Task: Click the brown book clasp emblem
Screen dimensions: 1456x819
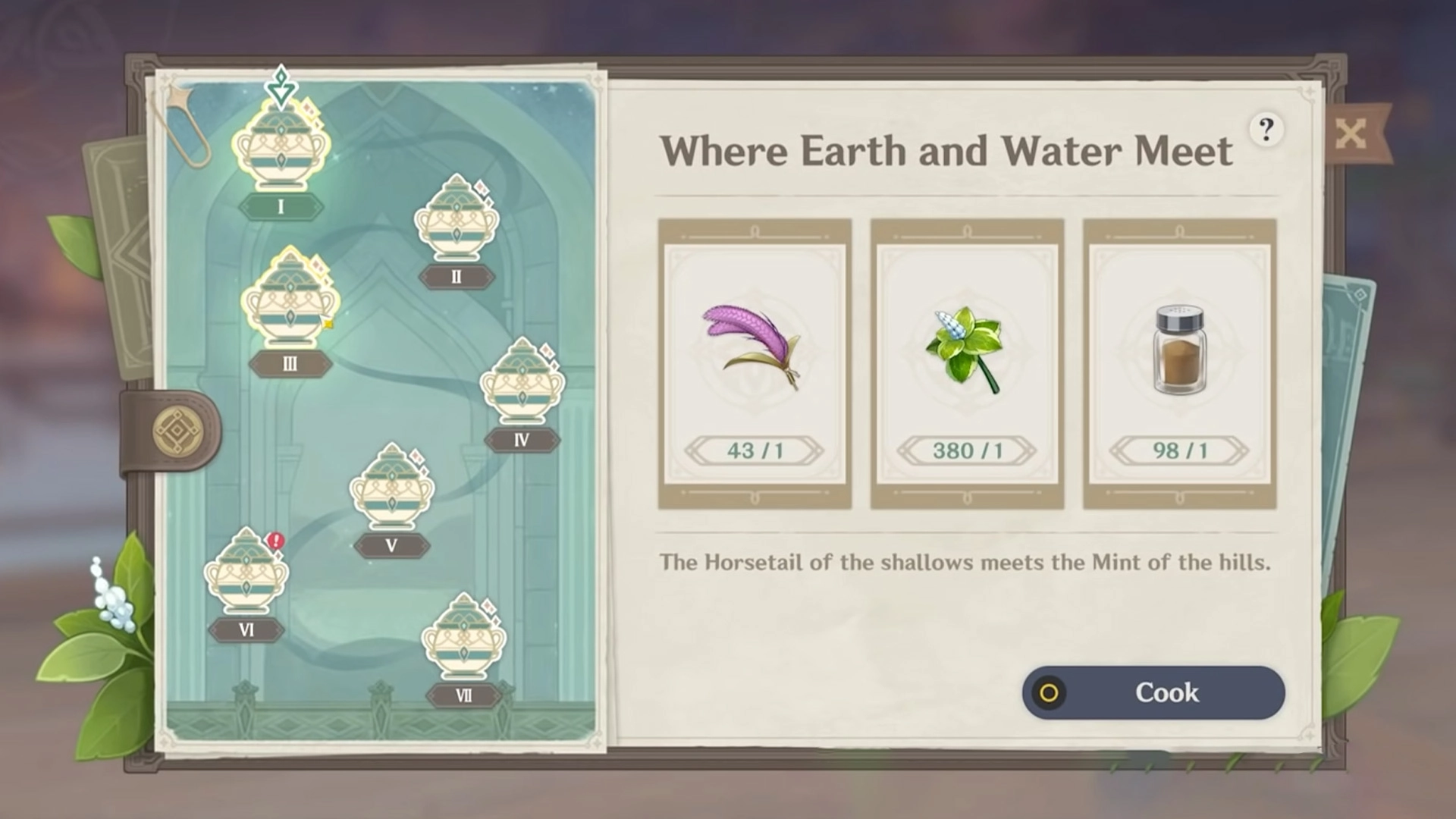Action: [x=177, y=431]
